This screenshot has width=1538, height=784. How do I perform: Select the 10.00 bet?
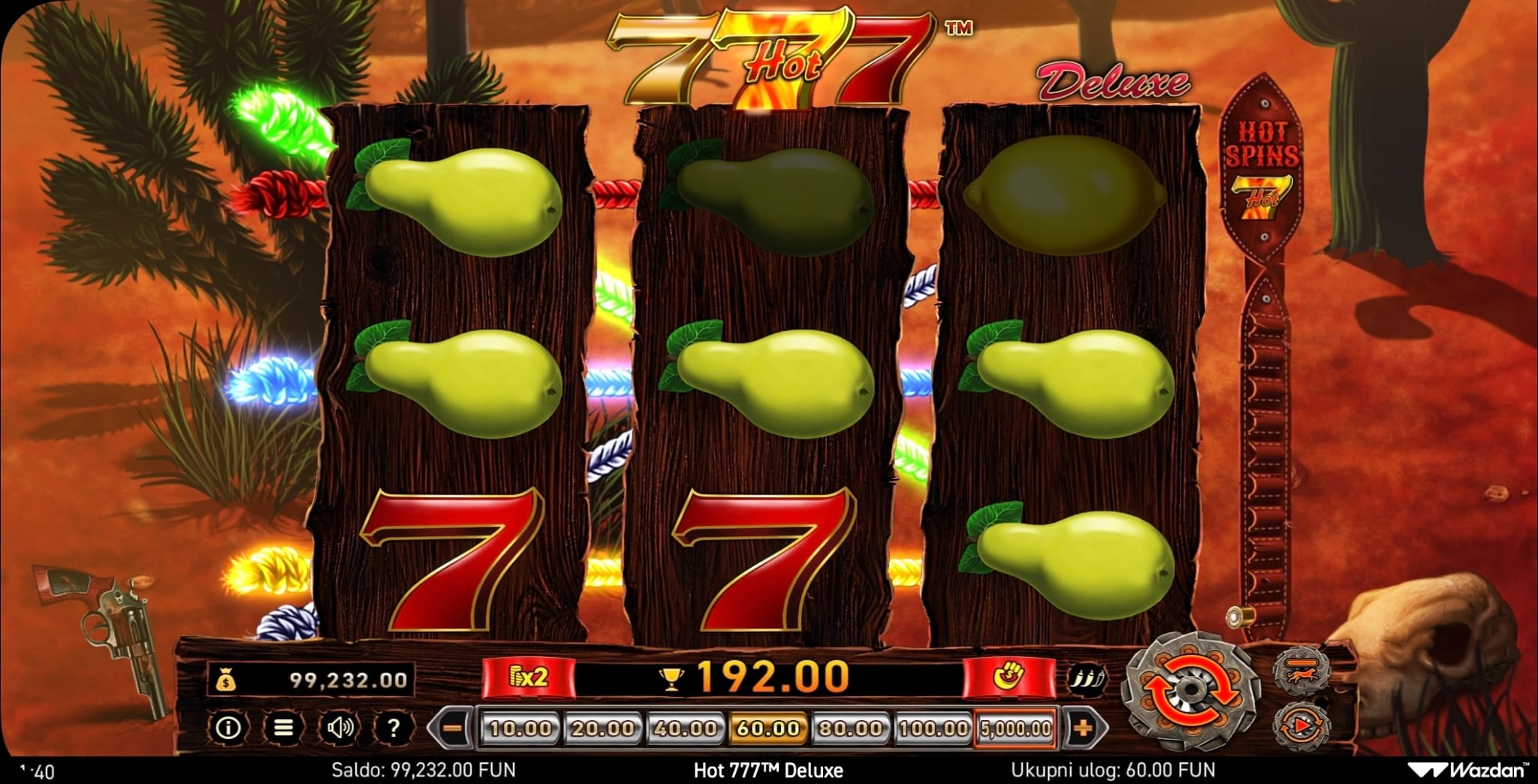click(520, 728)
